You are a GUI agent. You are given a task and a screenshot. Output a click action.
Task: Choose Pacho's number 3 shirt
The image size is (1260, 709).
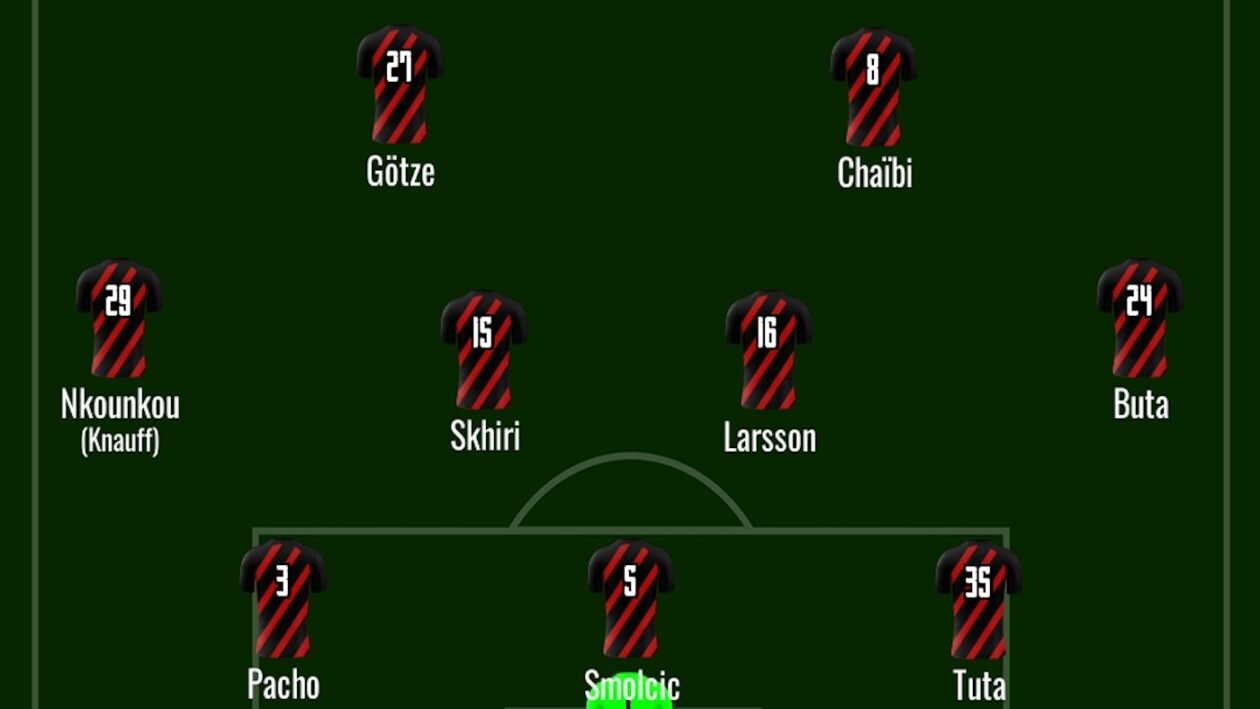pos(283,598)
